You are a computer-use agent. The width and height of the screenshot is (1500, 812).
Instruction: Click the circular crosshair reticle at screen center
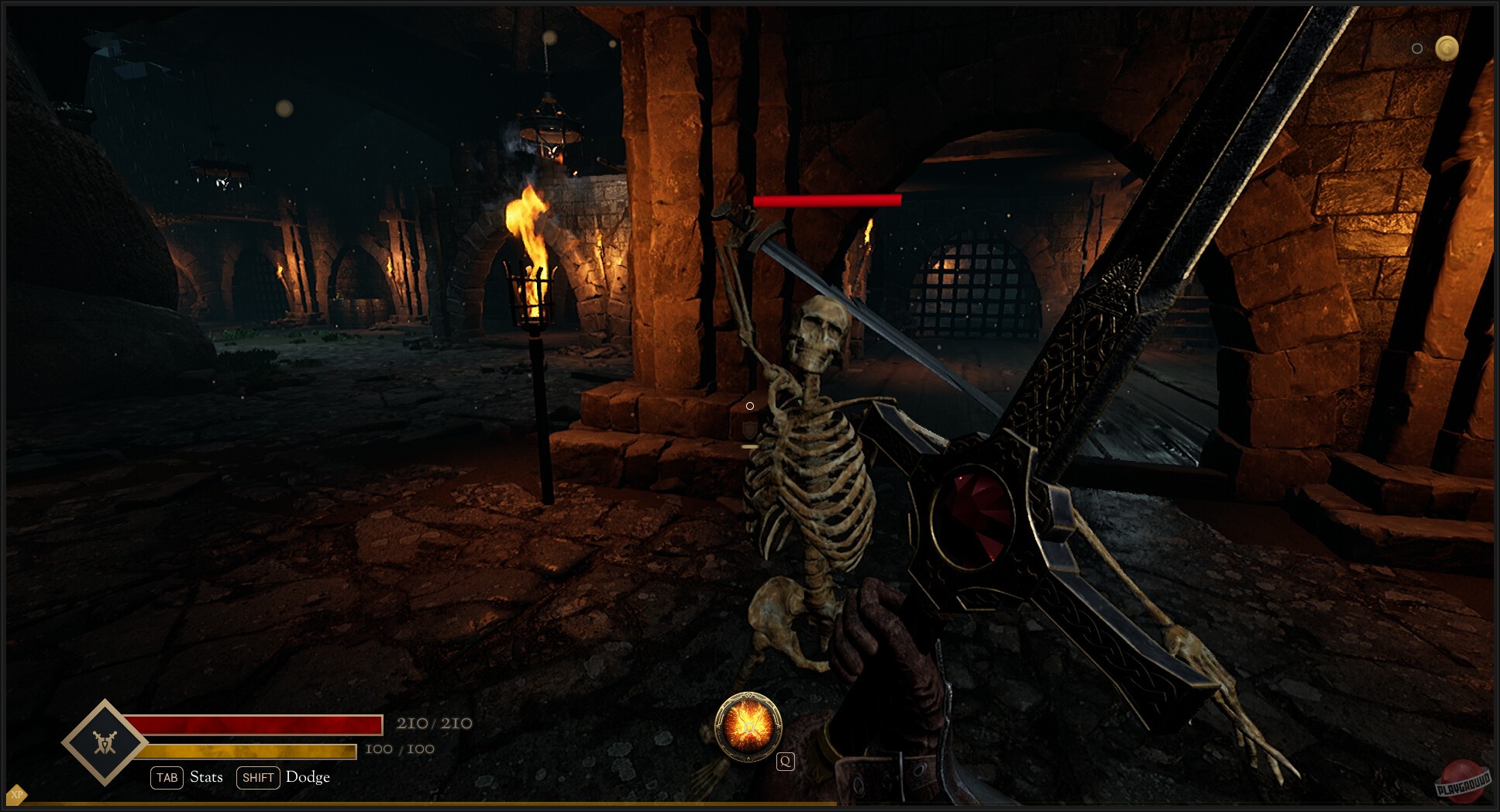749,405
